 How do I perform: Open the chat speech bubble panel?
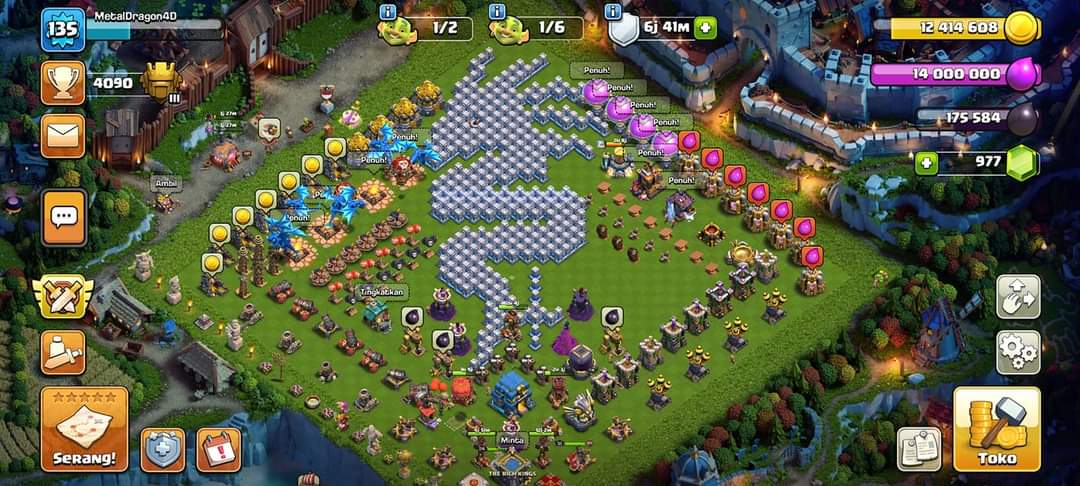point(63,217)
